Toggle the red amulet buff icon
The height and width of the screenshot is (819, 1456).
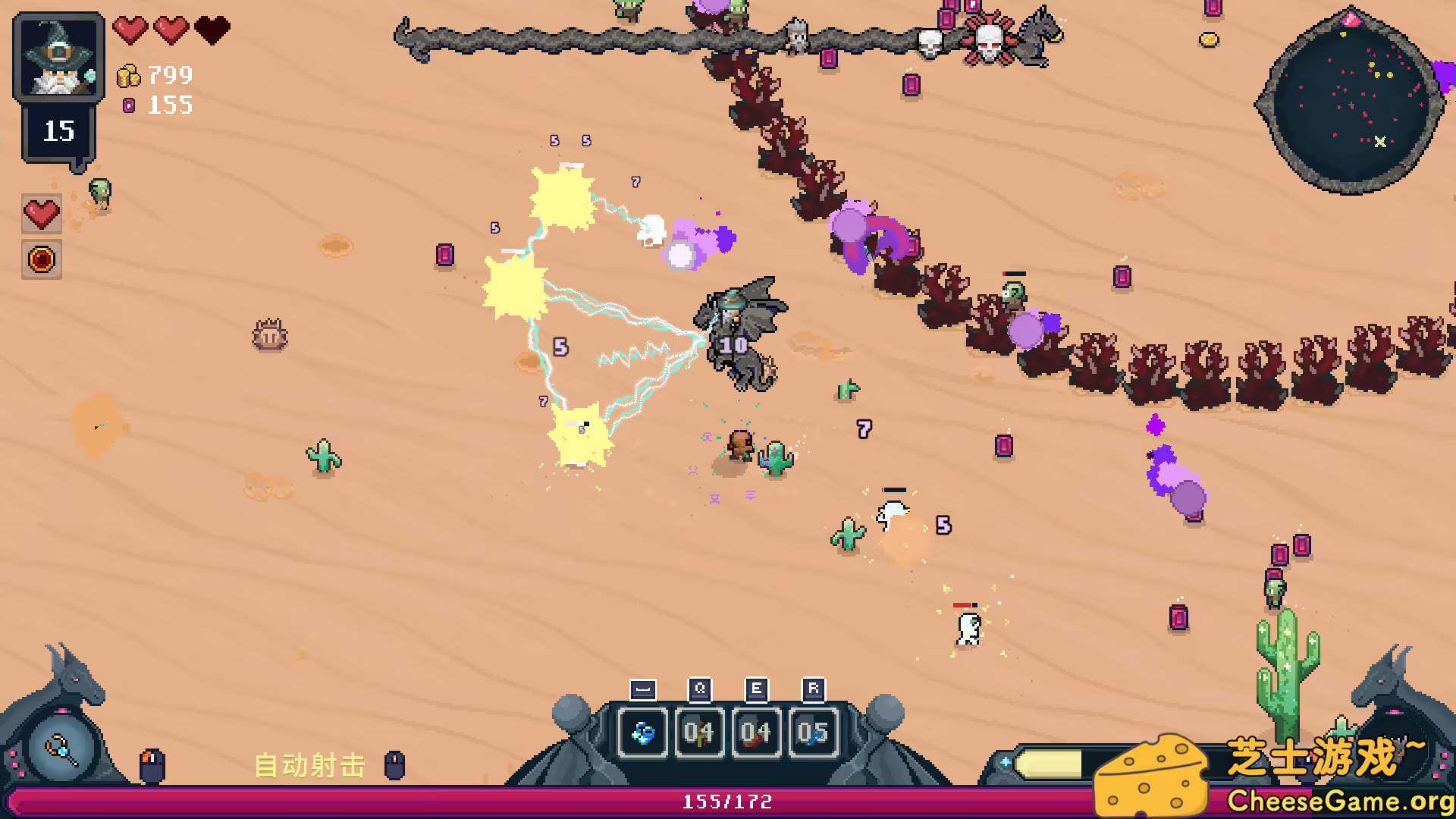point(42,260)
